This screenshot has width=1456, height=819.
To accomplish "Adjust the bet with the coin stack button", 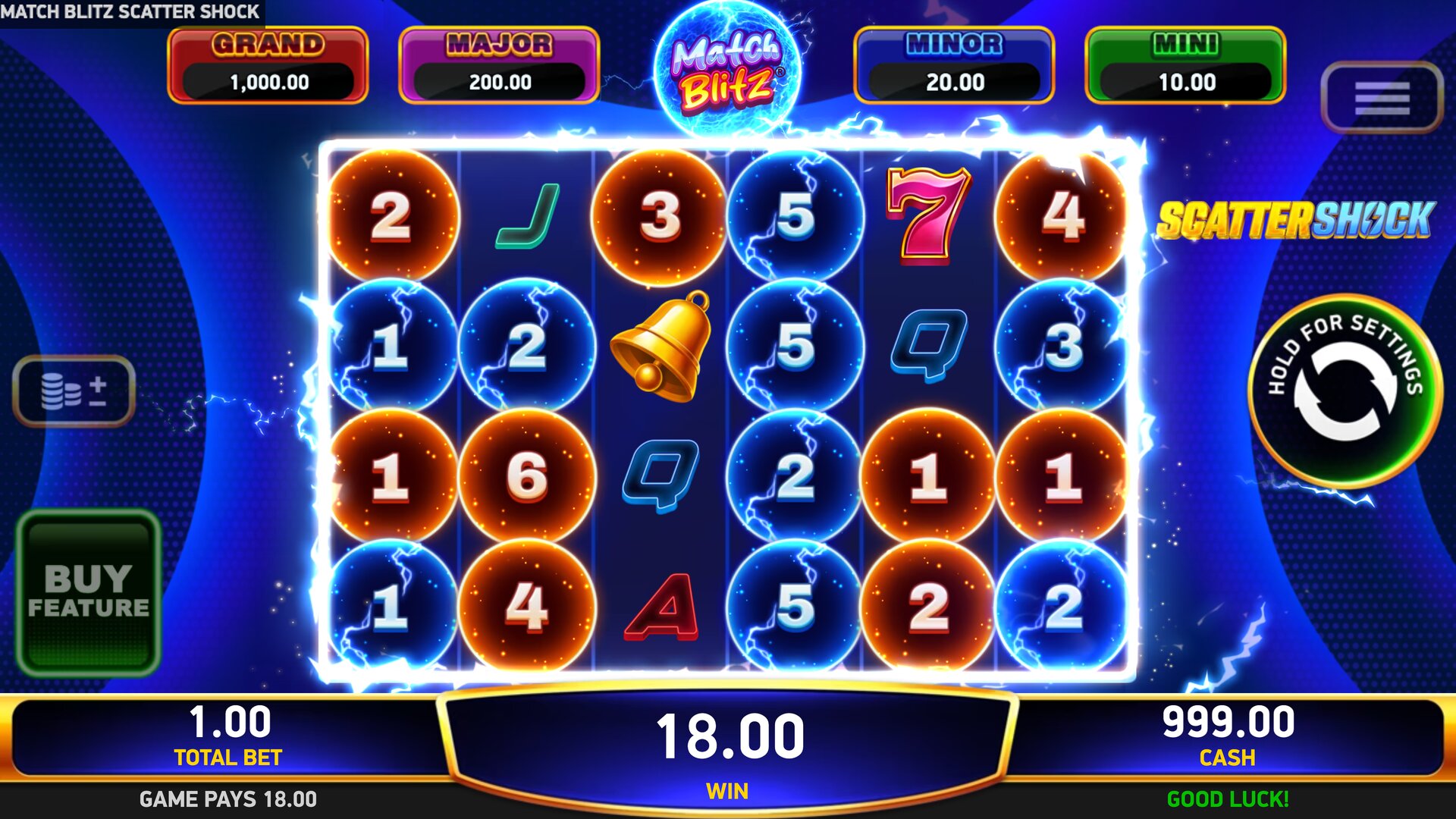I will point(74,391).
